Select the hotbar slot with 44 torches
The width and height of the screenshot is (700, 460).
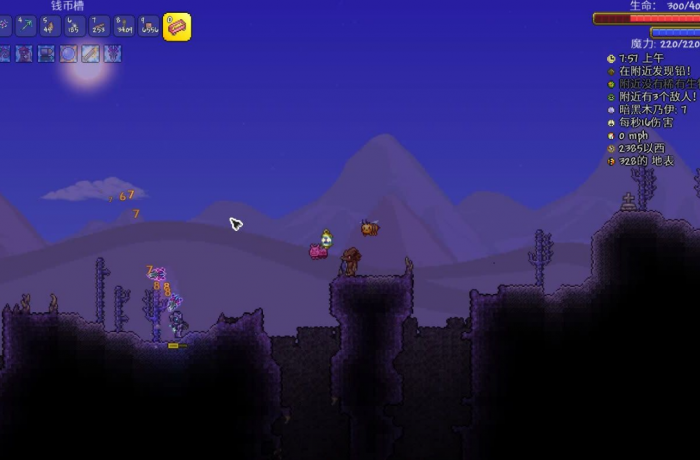(x=51, y=27)
